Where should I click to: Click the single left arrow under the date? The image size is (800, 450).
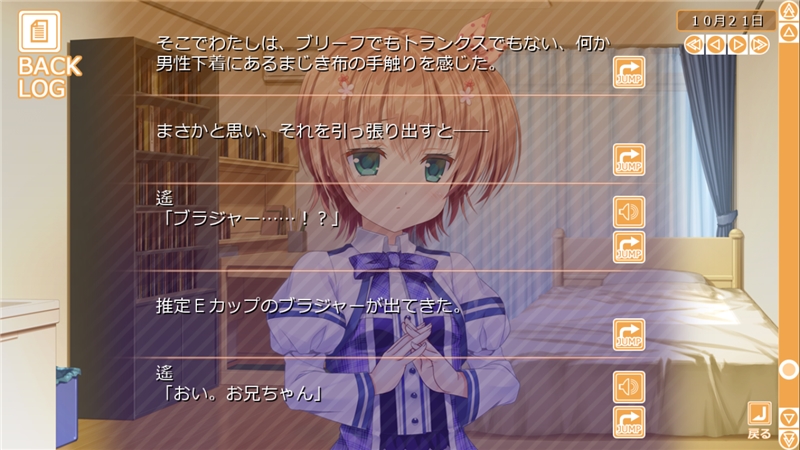(x=715, y=44)
